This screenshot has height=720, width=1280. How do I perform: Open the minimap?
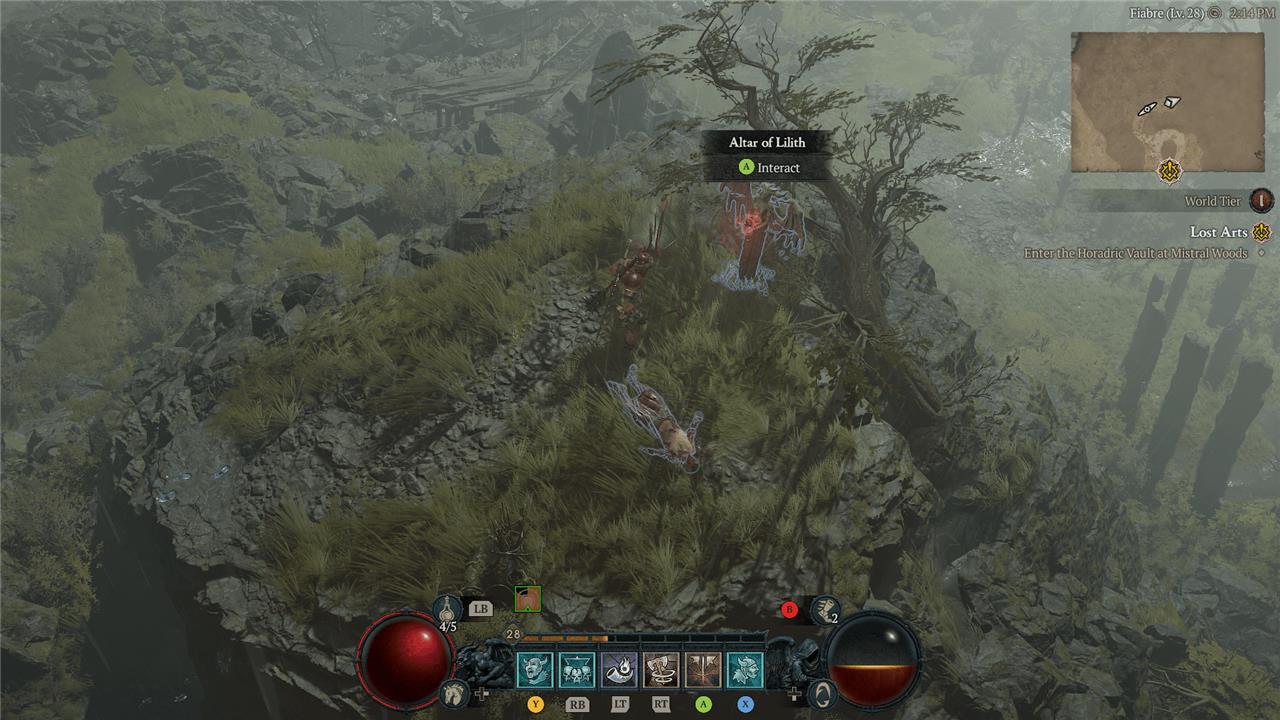coord(1167,102)
